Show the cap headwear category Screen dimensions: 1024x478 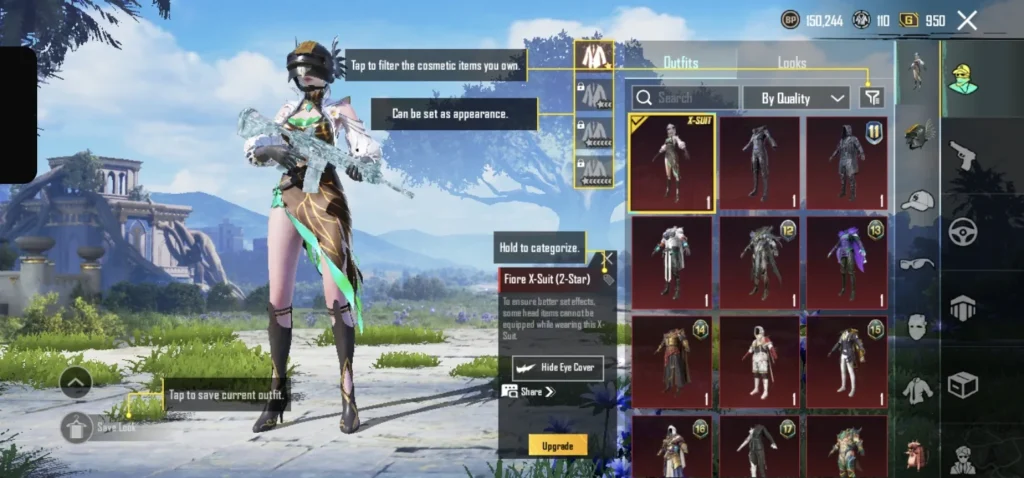point(916,201)
